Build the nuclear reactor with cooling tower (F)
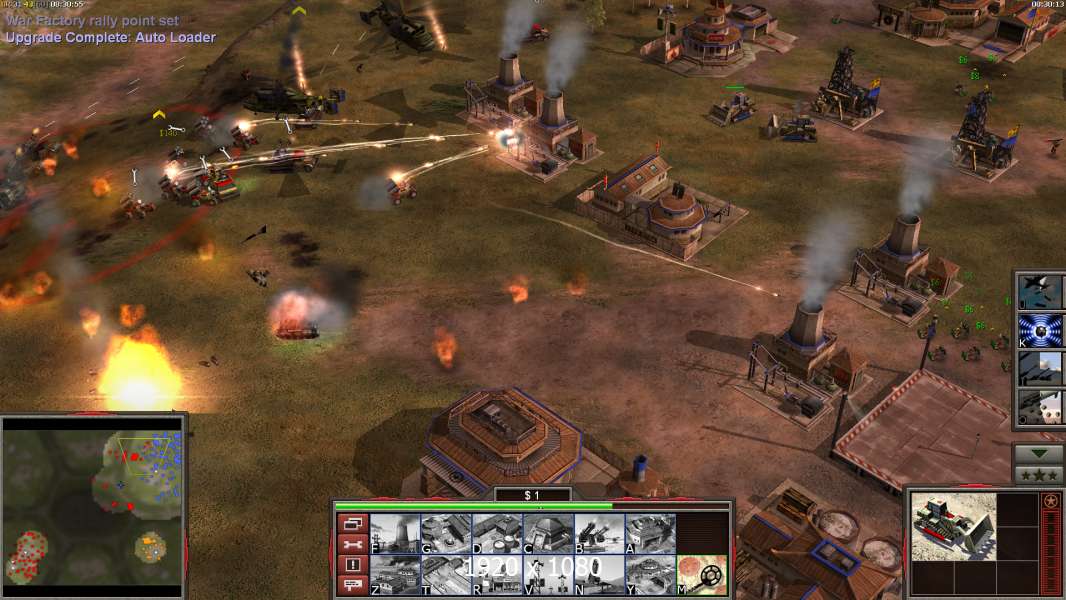 click(395, 534)
